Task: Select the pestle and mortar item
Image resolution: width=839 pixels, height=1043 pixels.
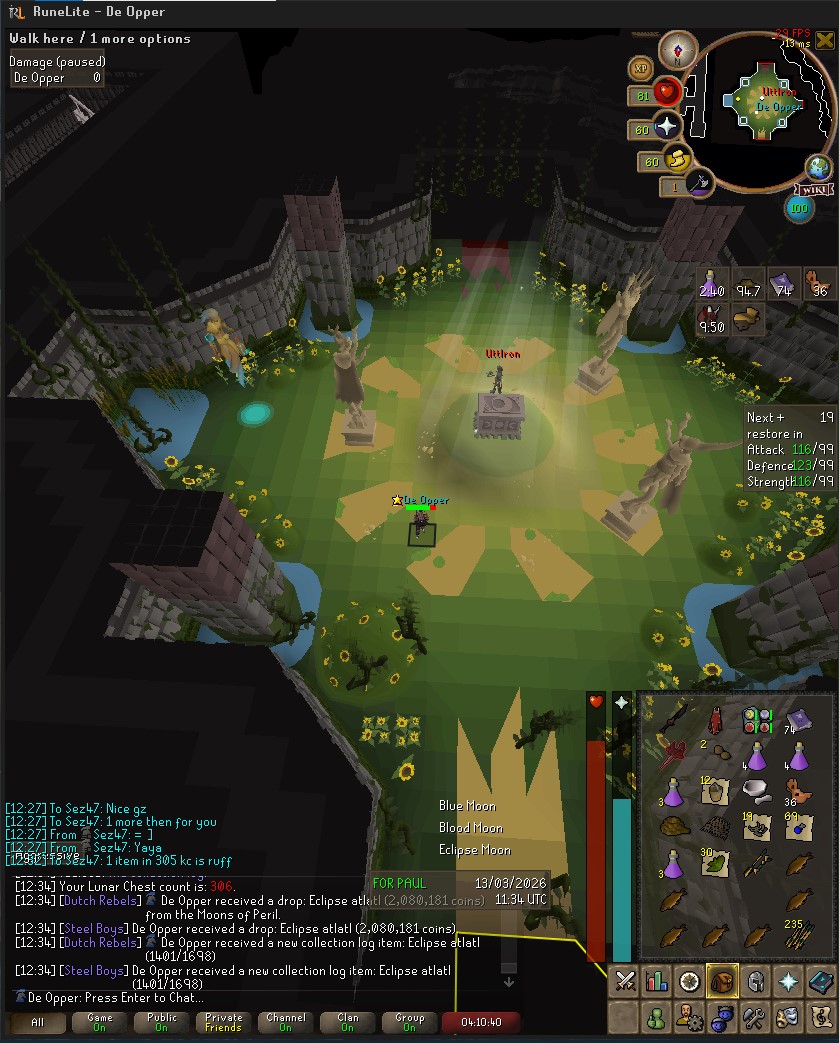Action: pos(757,792)
